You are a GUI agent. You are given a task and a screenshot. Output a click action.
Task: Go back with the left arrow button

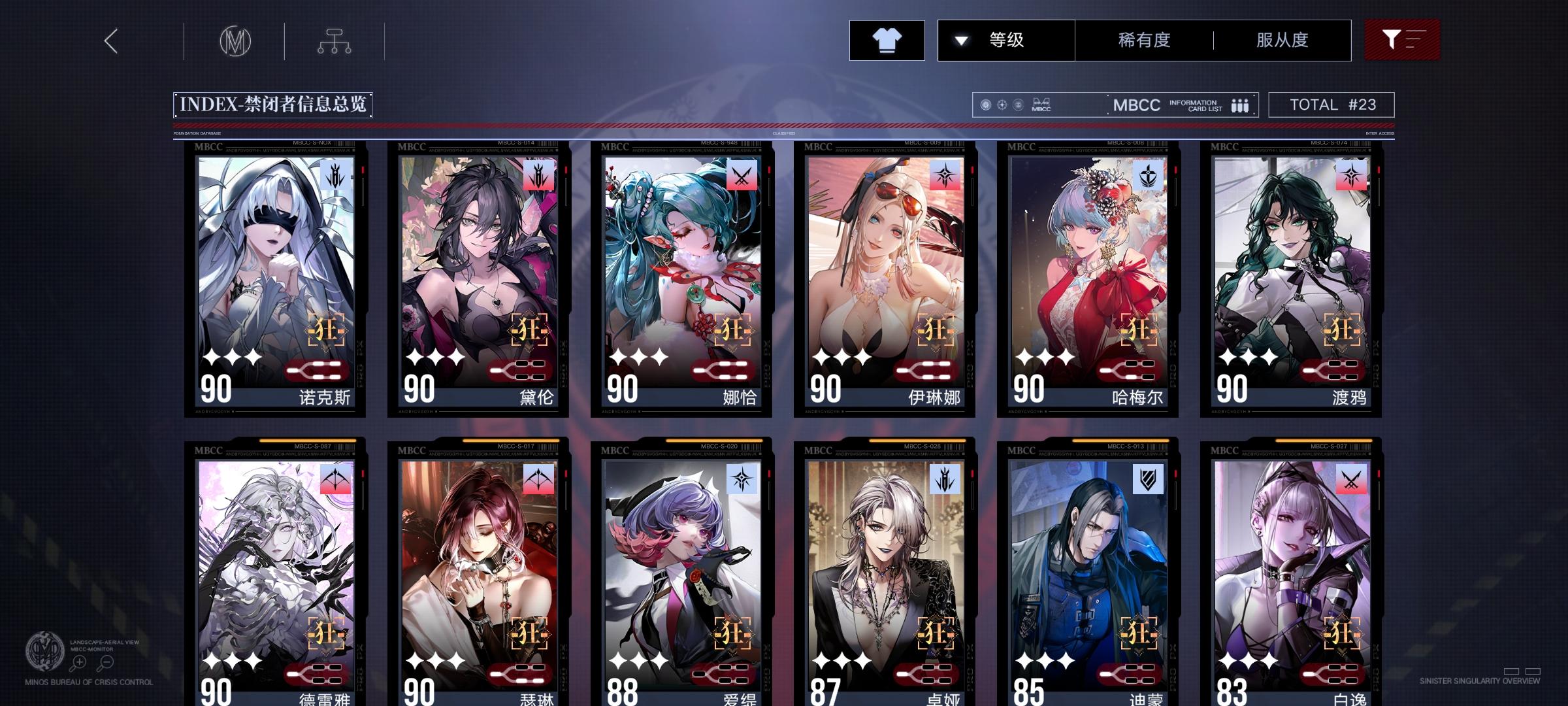click(111, 40)
